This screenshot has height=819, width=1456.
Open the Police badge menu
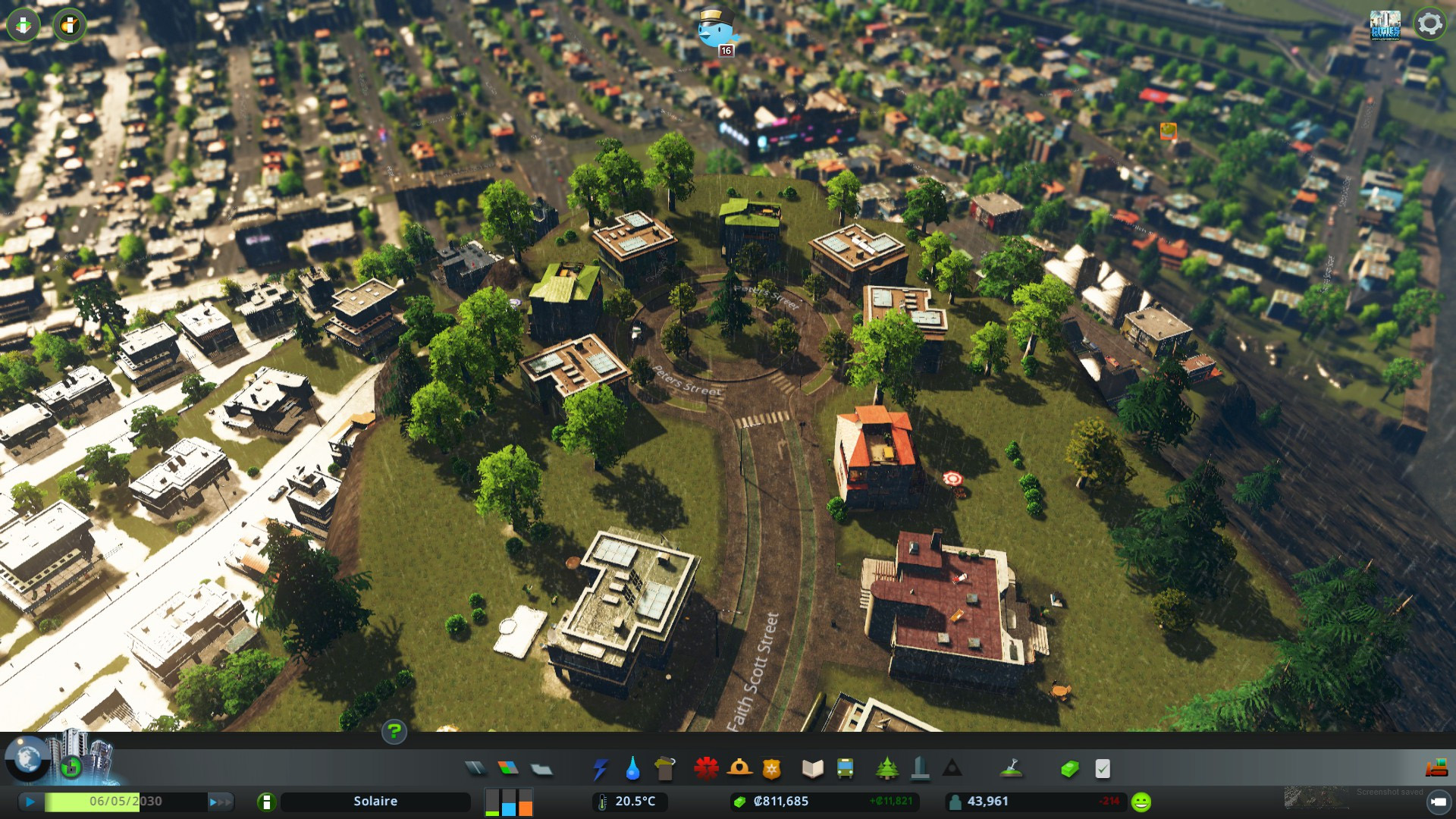click(x=772, y=769)
